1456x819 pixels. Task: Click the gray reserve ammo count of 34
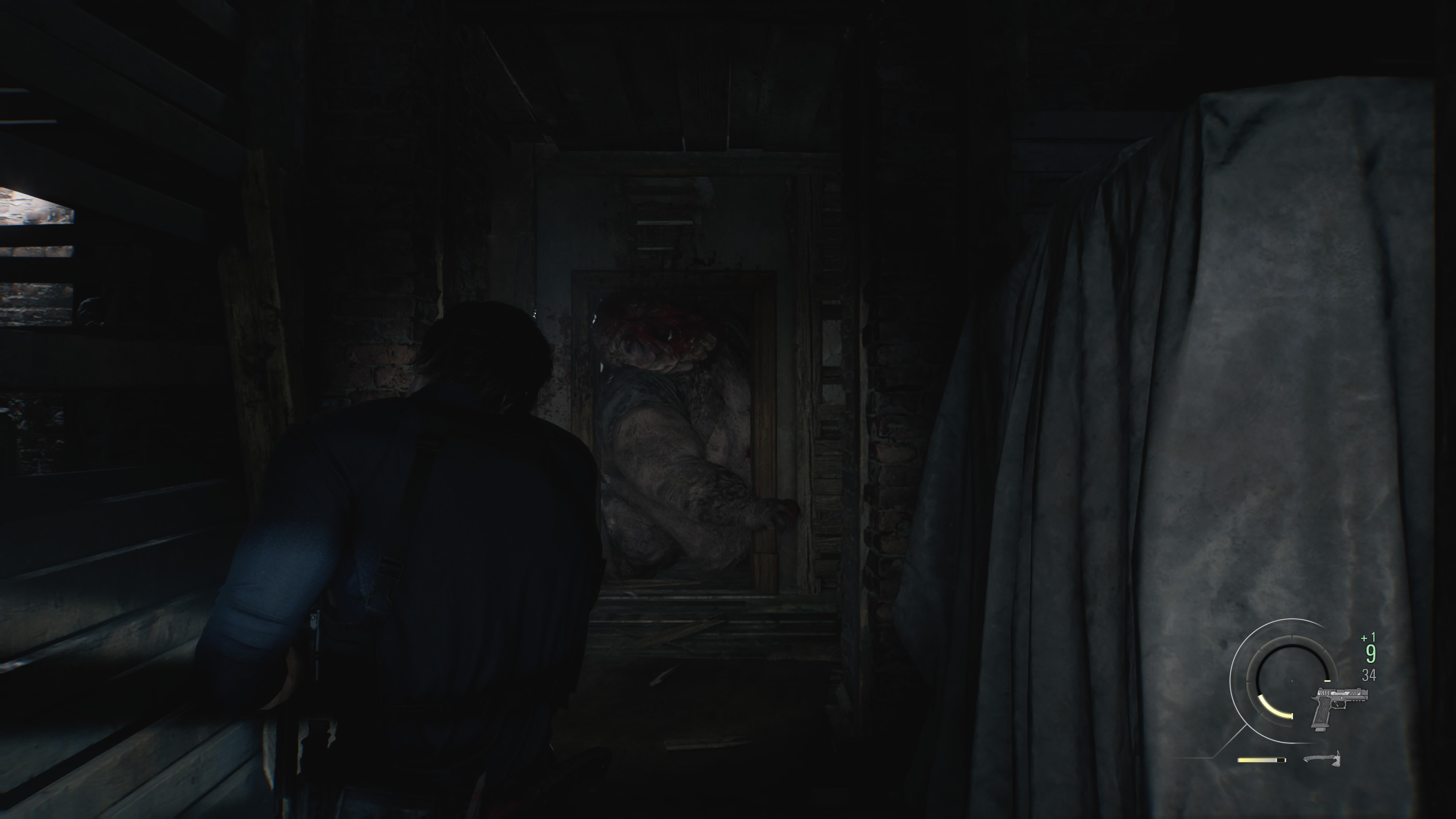click(x=1370, y=675)
